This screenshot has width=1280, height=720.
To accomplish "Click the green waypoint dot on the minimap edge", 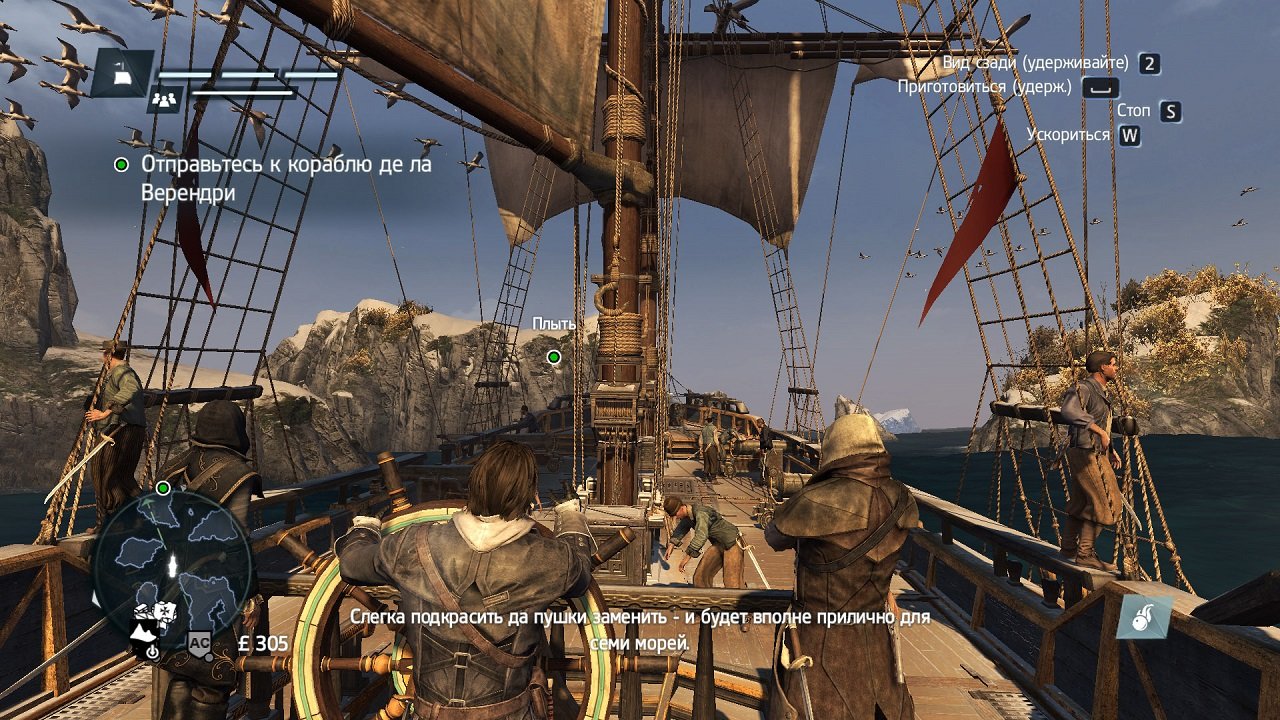I will tap(162, 488).
